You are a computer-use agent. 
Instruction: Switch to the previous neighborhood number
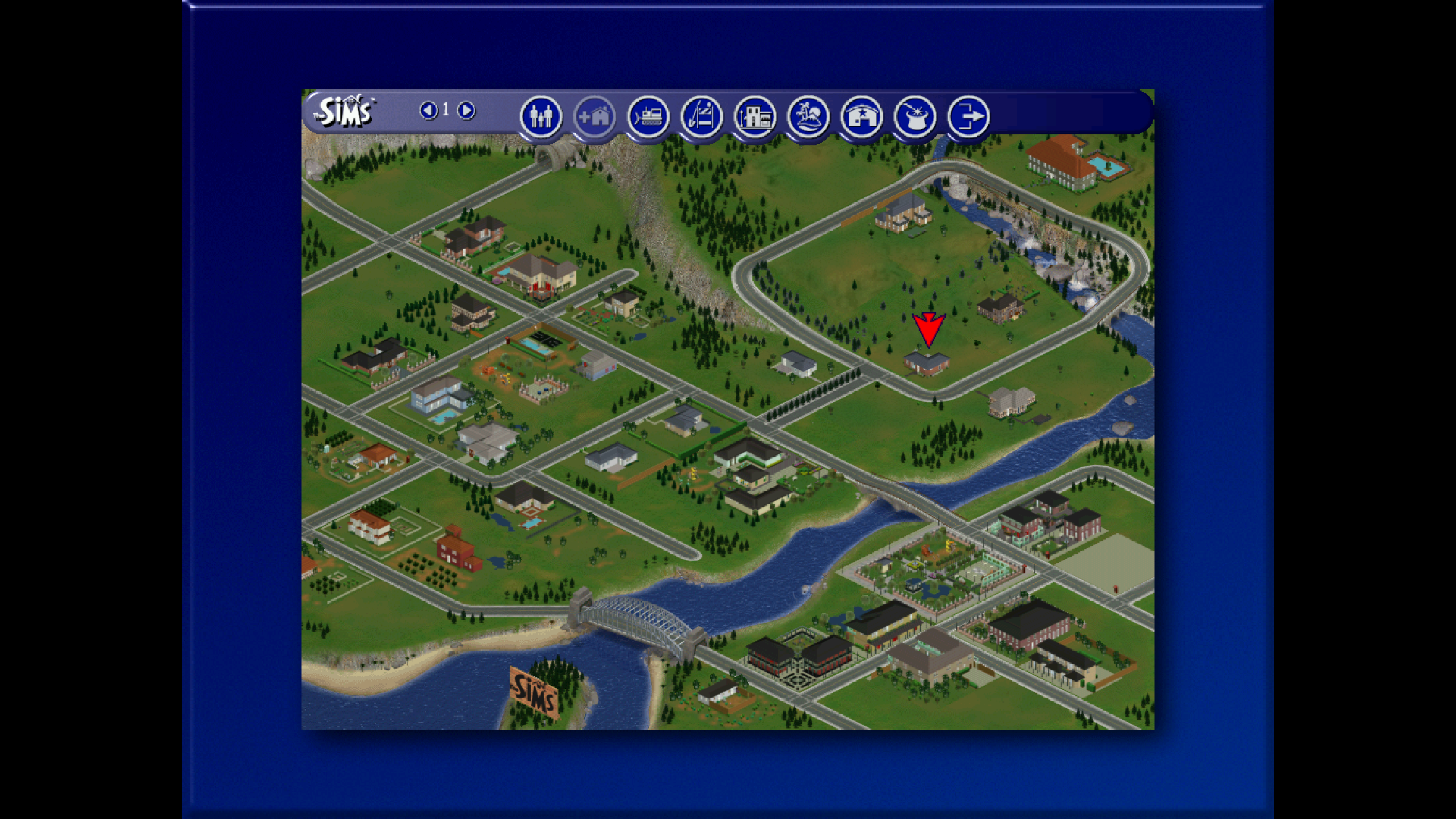428,111
